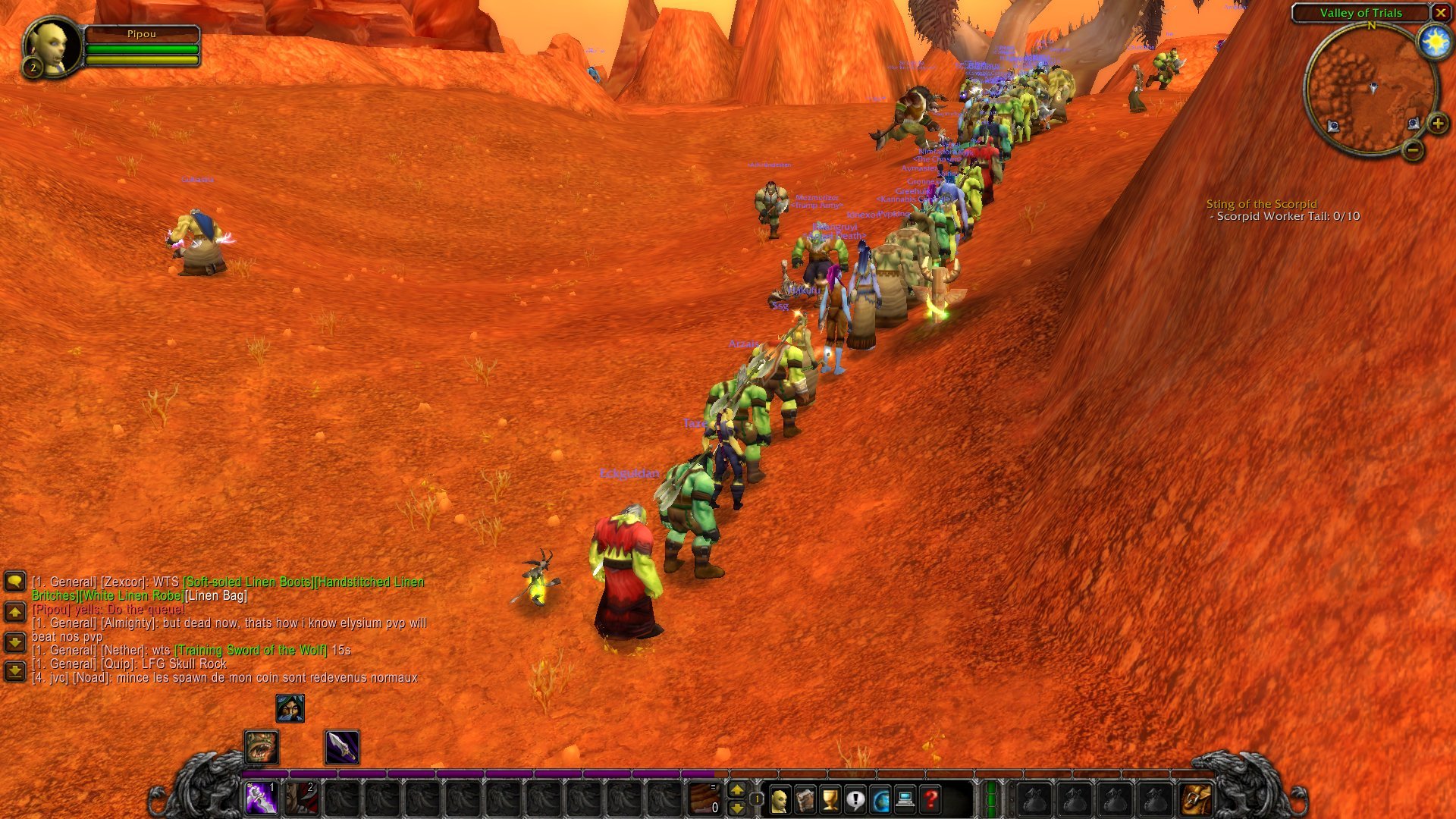
Task: Open the backpack bag slot
Action: (1197, 799)
